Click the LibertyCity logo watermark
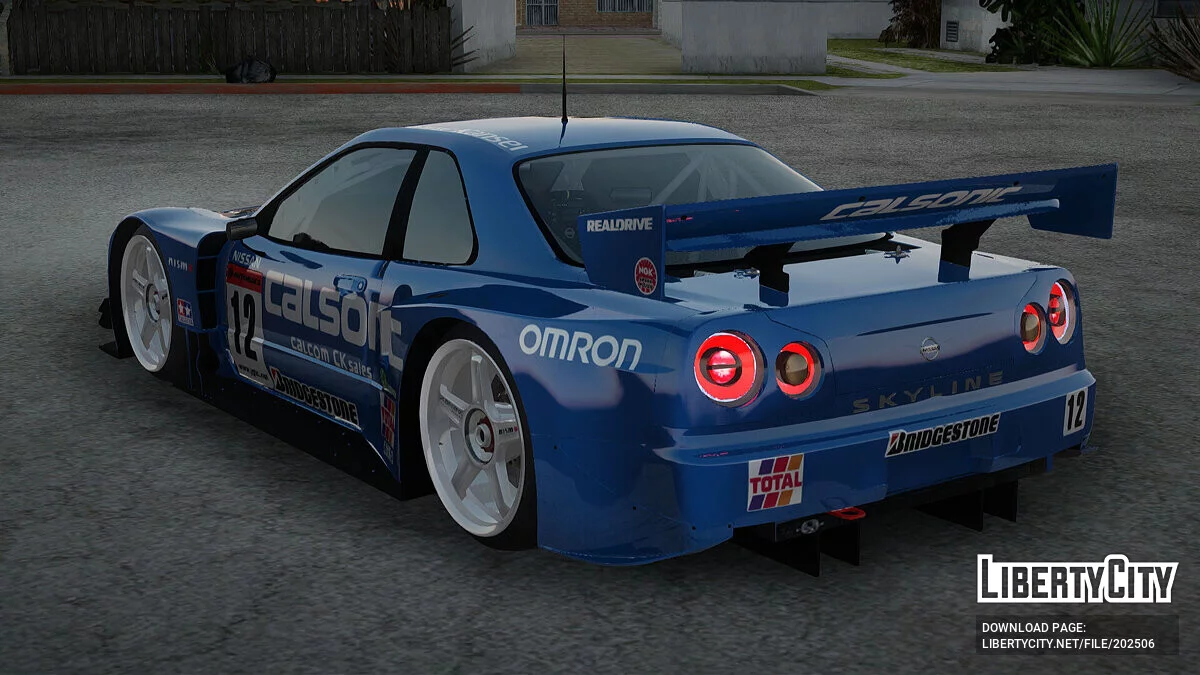Image resolution: width=1200 pixels, height=675 pixels. point(1077,579)
